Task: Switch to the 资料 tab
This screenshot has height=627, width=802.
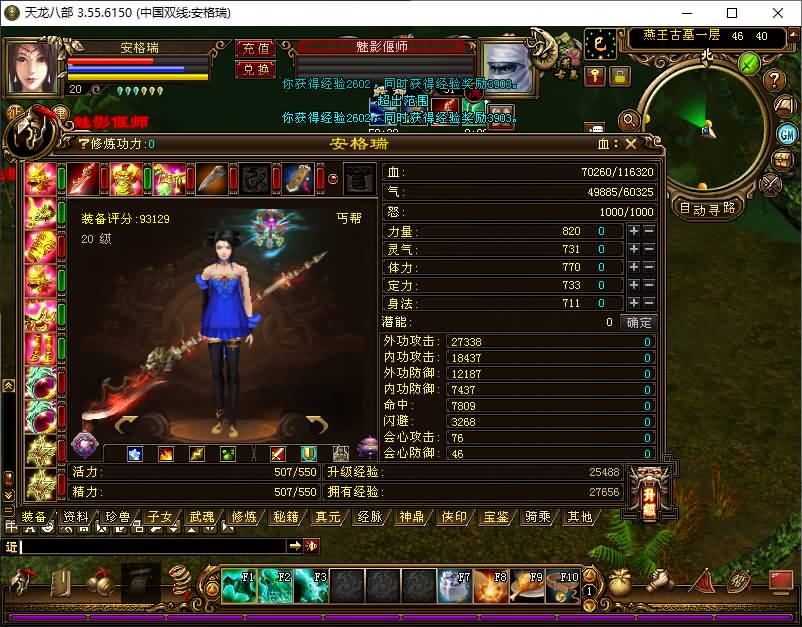Action: coord(75,517)
